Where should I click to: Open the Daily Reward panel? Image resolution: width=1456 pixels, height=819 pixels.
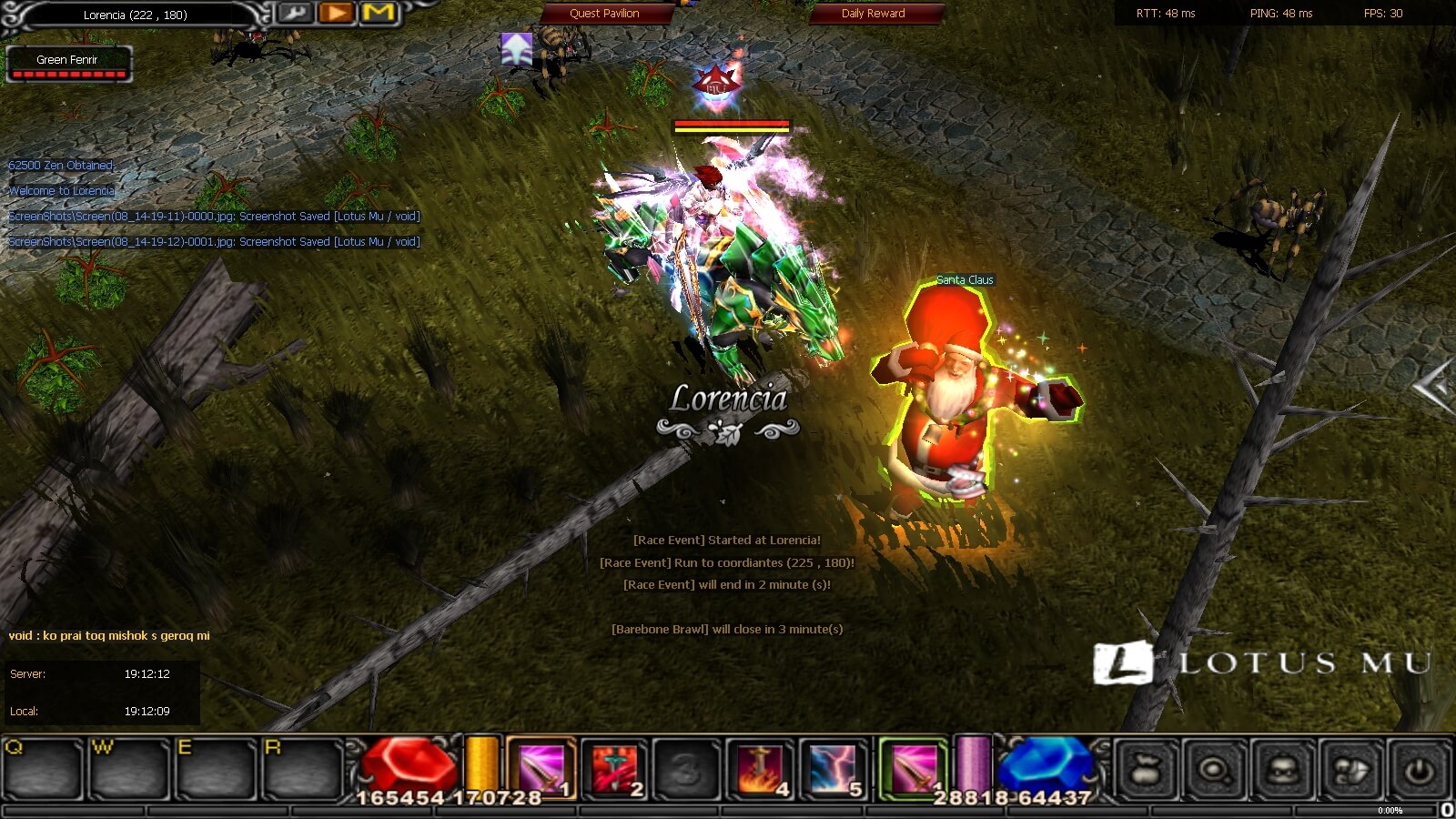873,14
